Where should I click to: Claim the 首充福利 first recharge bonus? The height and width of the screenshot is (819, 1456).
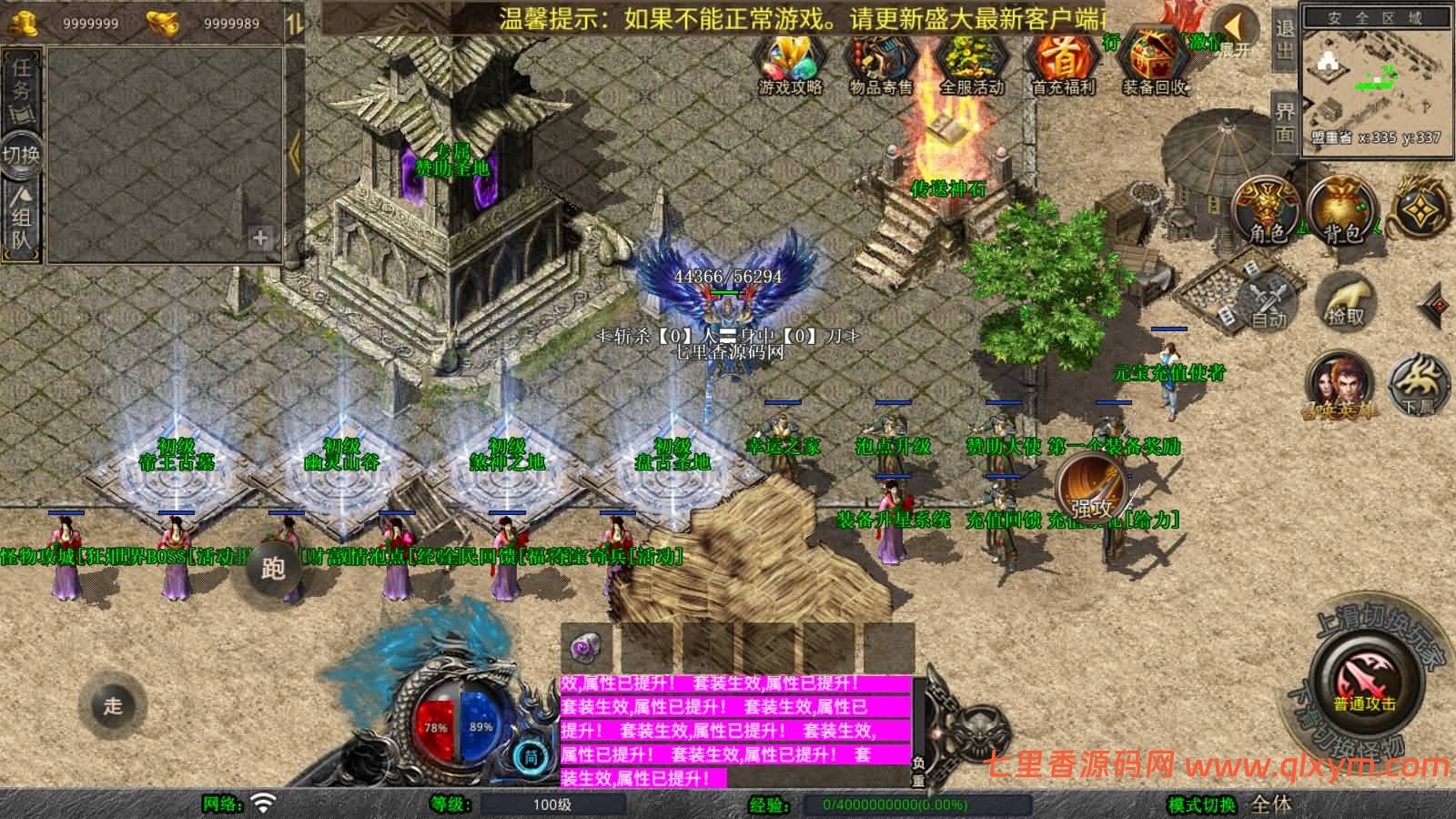[1063, 62]
